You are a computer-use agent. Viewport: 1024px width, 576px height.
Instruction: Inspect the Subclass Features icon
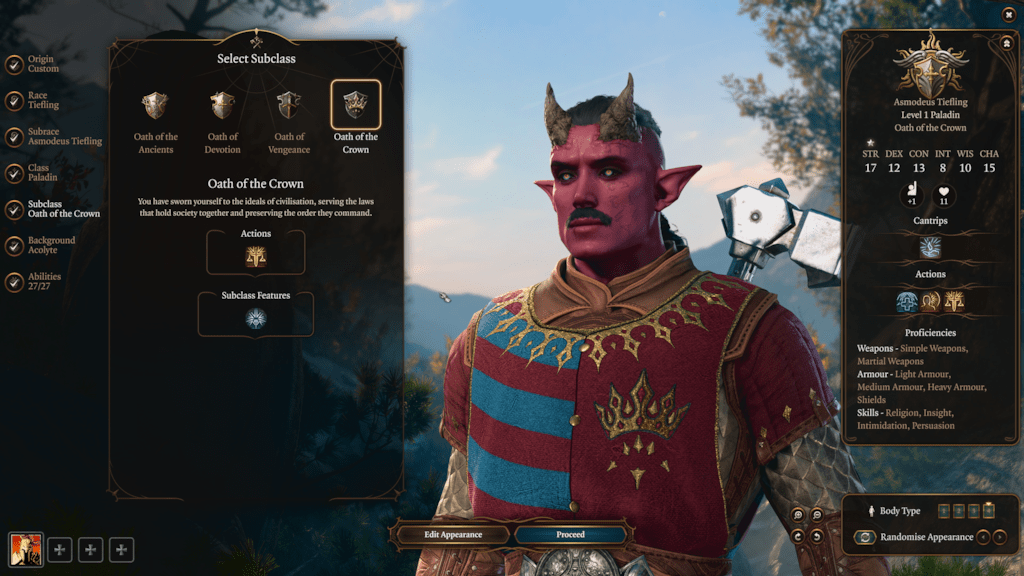point(256,318)
